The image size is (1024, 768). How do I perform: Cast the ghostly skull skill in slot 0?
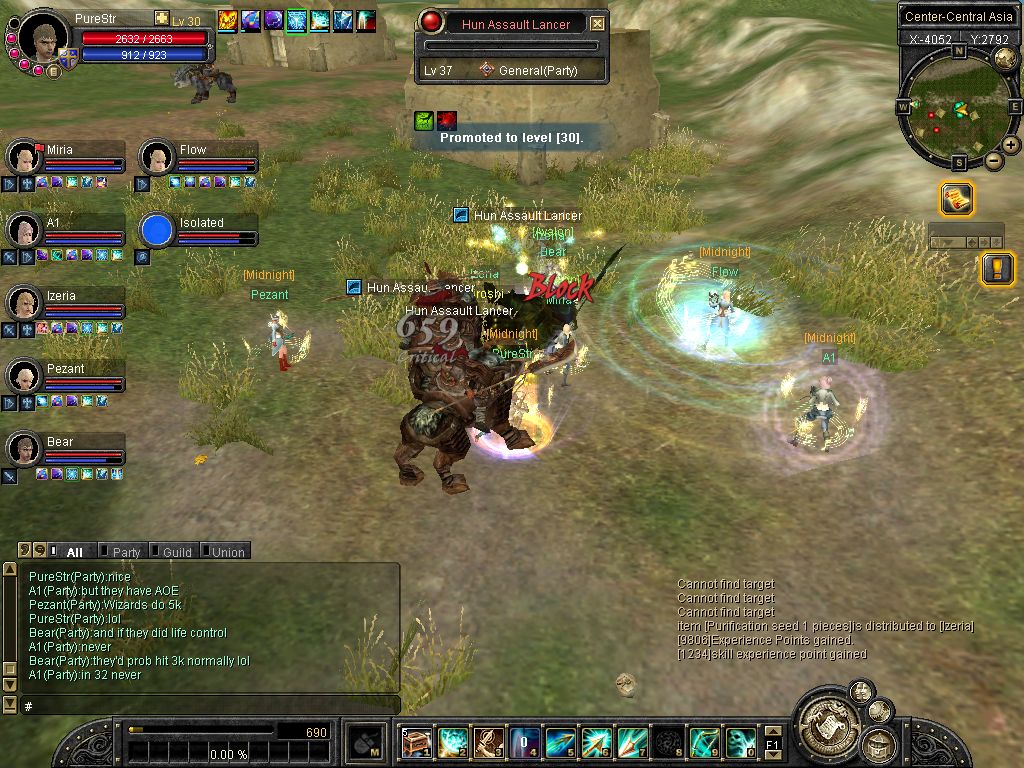tap(741, 742)
